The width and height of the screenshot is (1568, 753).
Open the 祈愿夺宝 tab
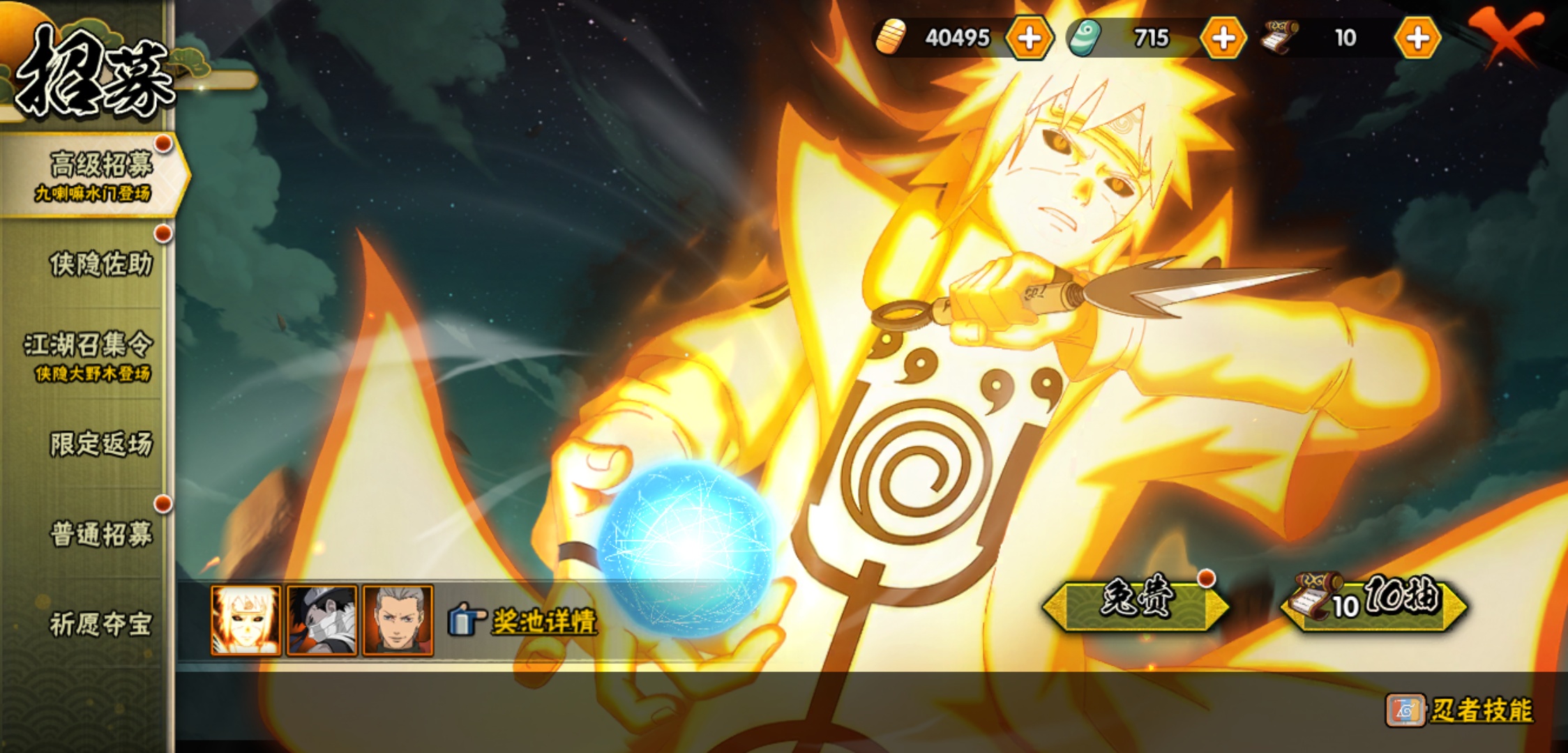[x=100, y=624]
